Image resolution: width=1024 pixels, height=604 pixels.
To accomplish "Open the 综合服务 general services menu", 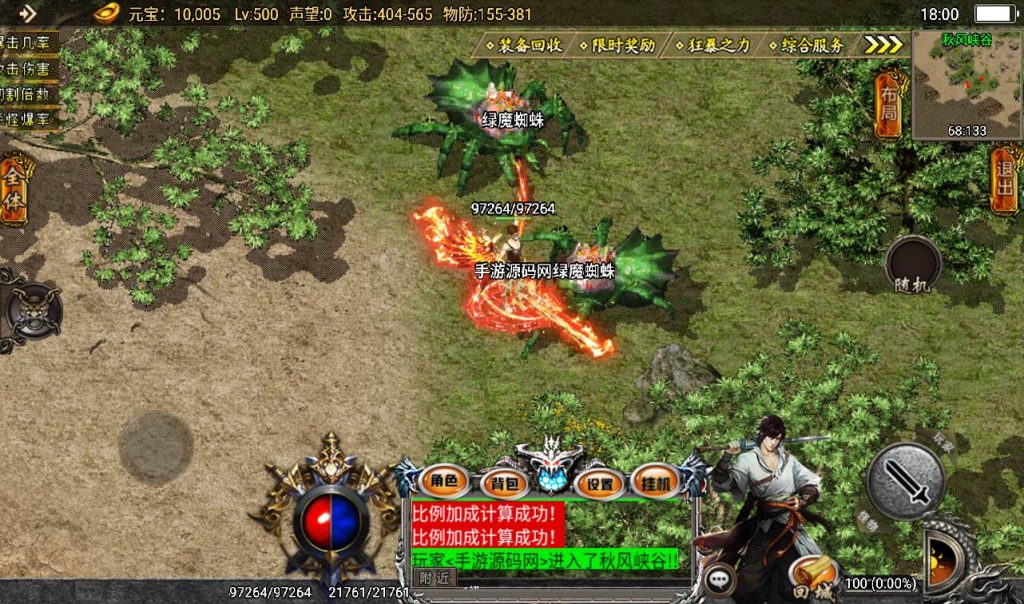I will 811,45.
